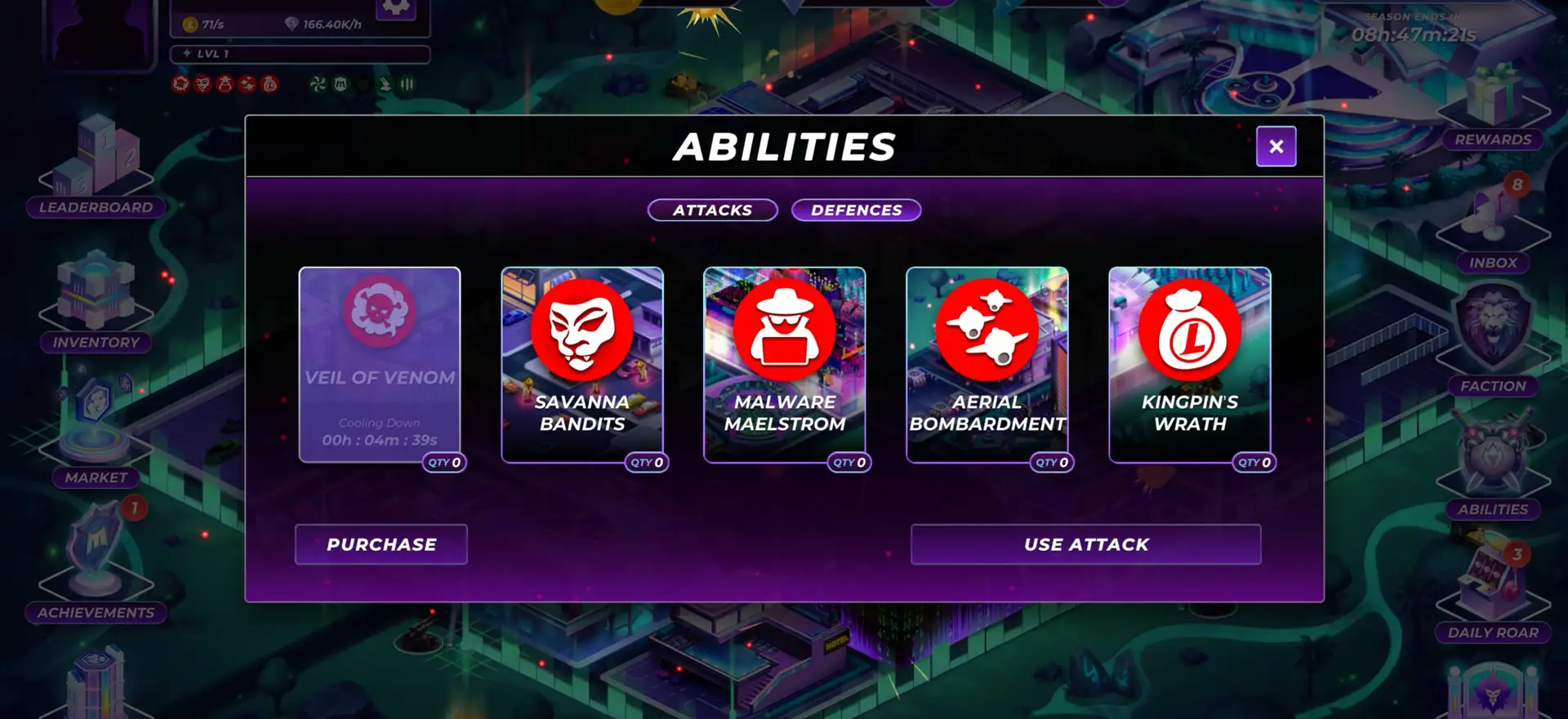
Task: Click the Purchase button
Action: (381, 544)
